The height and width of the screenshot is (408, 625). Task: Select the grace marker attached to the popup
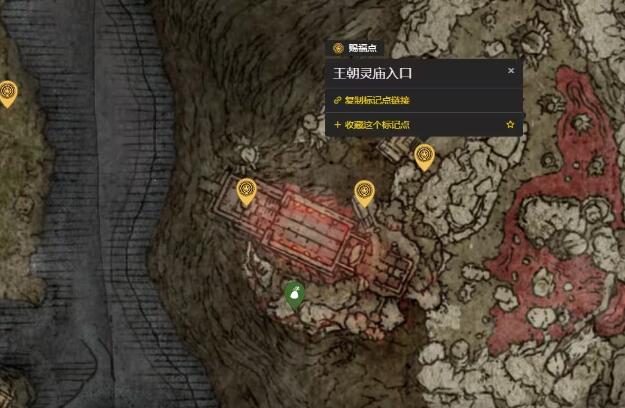click(x=424, y=156)
